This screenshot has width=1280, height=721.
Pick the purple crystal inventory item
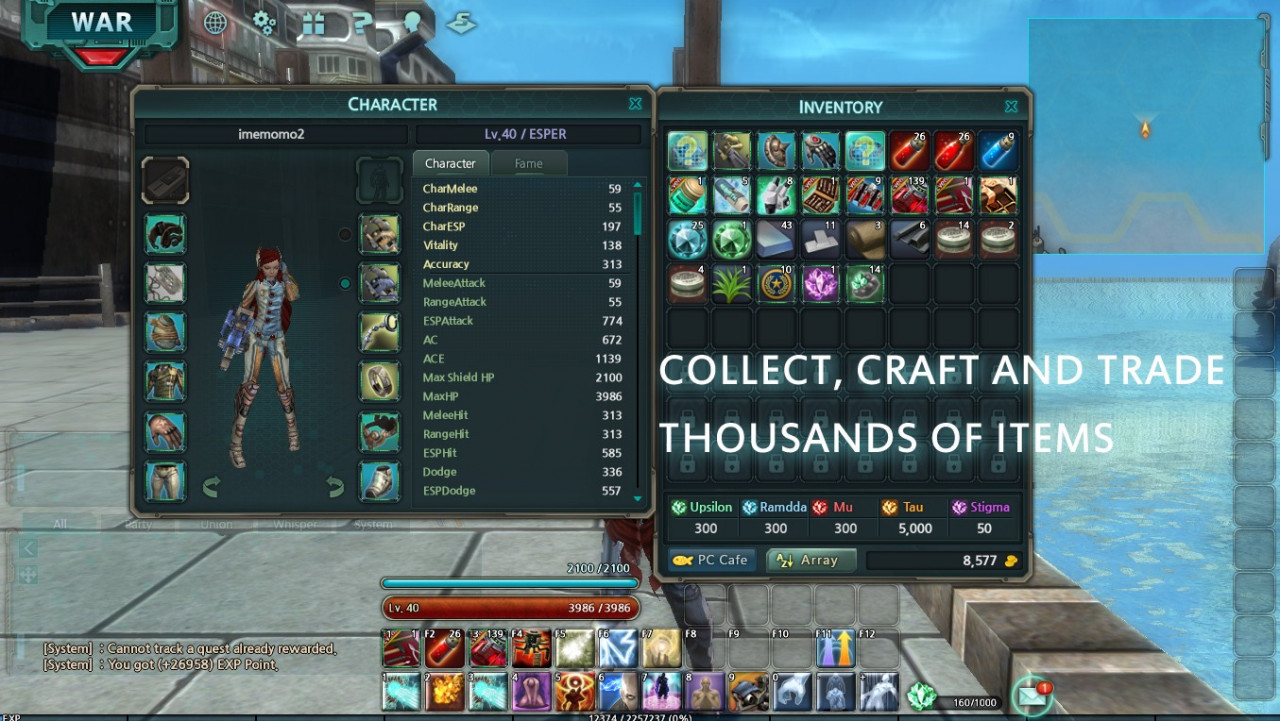pyautogui.click(x=820, y=284)
